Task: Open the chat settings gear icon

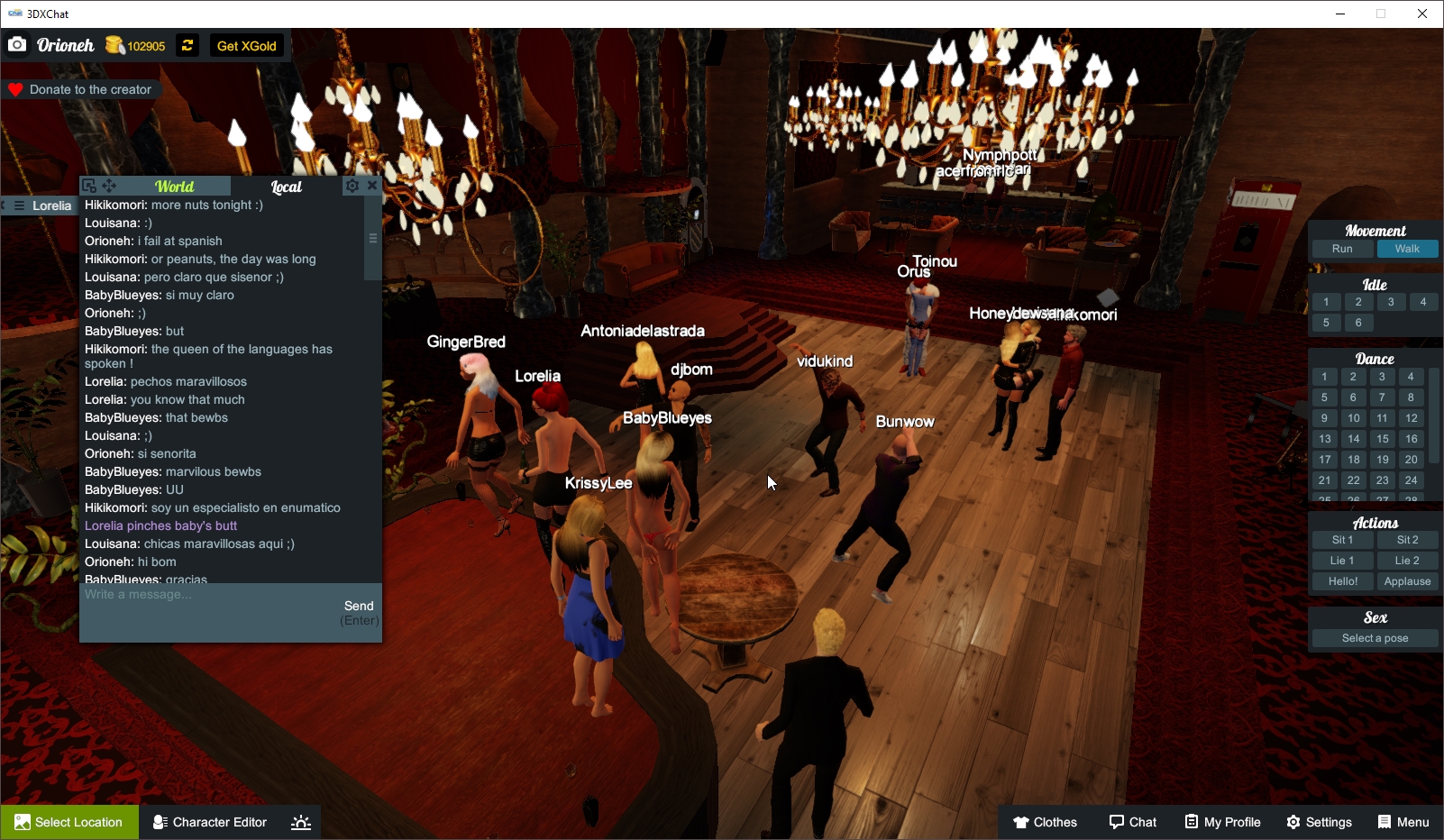Action: pyautogui.click(x=352, y=186)
